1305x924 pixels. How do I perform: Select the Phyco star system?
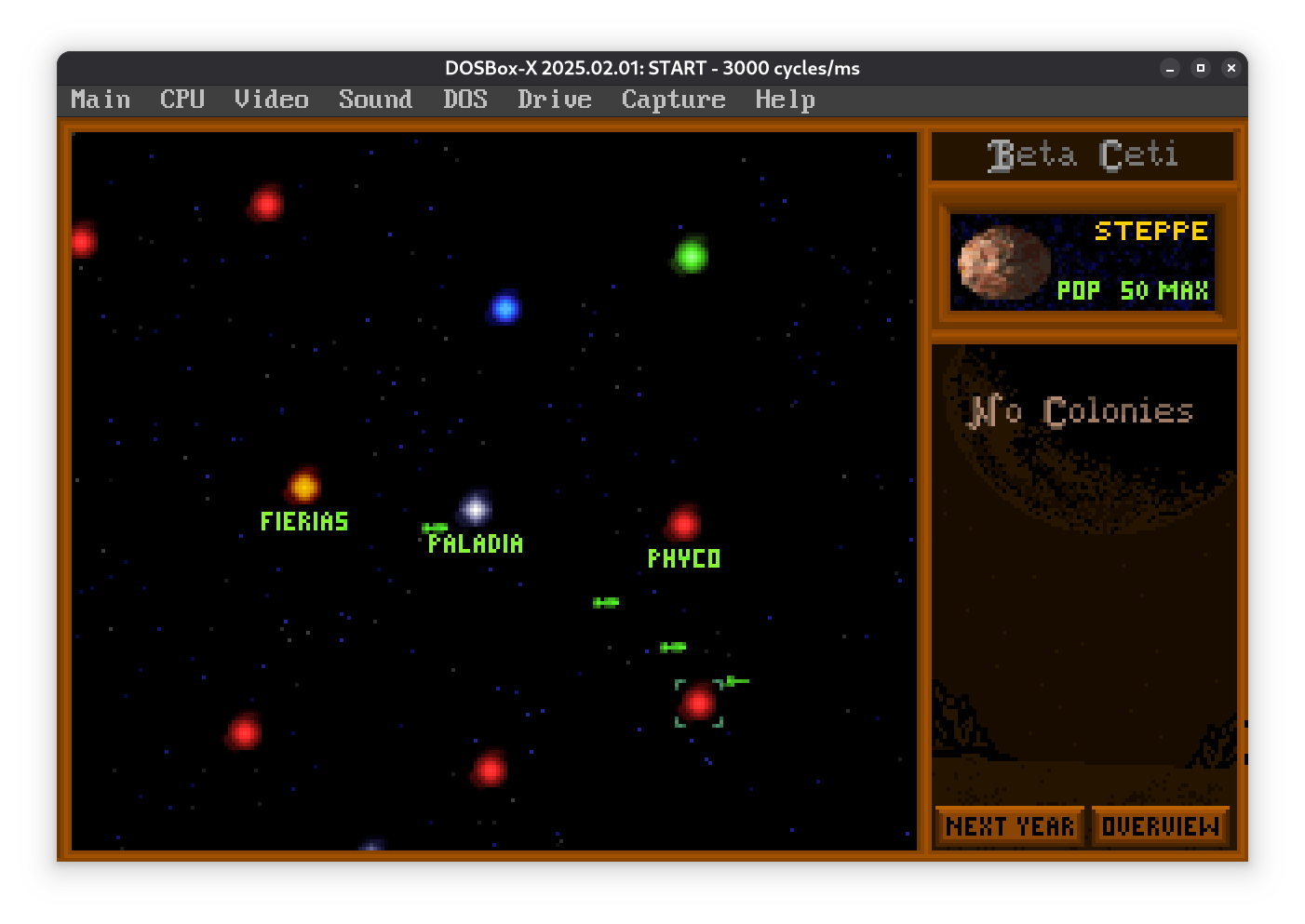pos(683,524)
